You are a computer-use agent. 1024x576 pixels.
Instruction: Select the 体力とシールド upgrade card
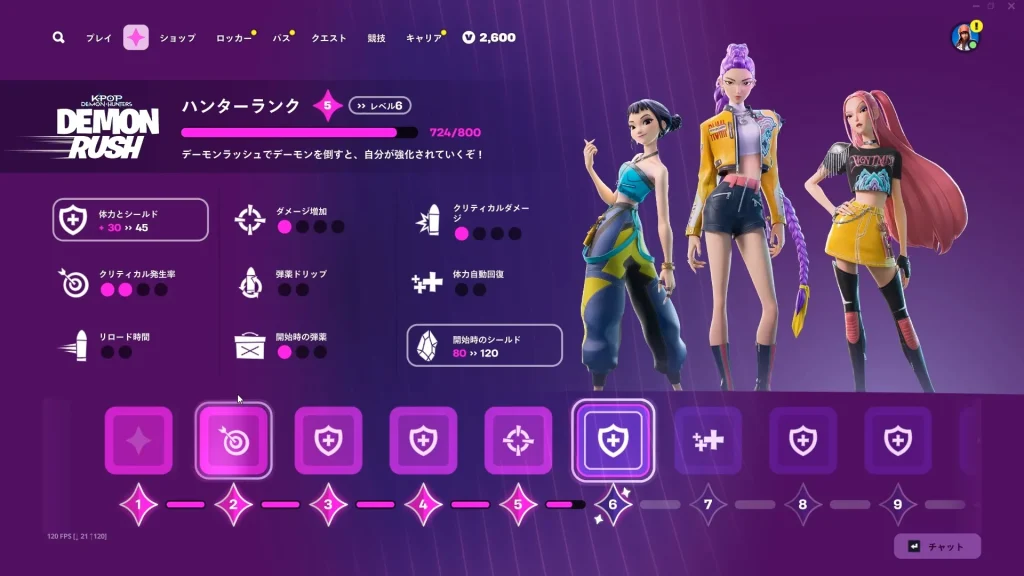coord(131,220)
